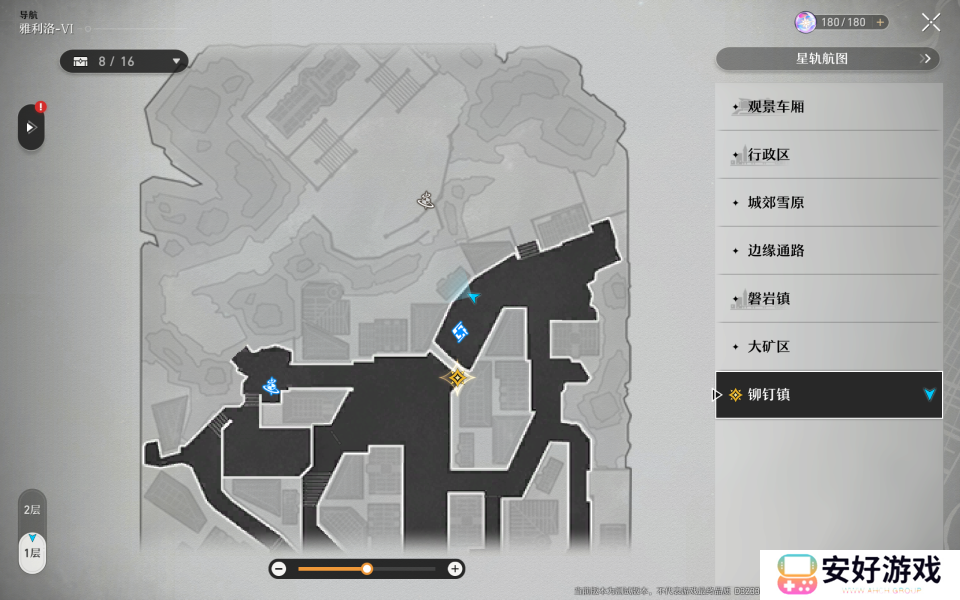Open the 星轨航图 star rail map

coord(828,59)
